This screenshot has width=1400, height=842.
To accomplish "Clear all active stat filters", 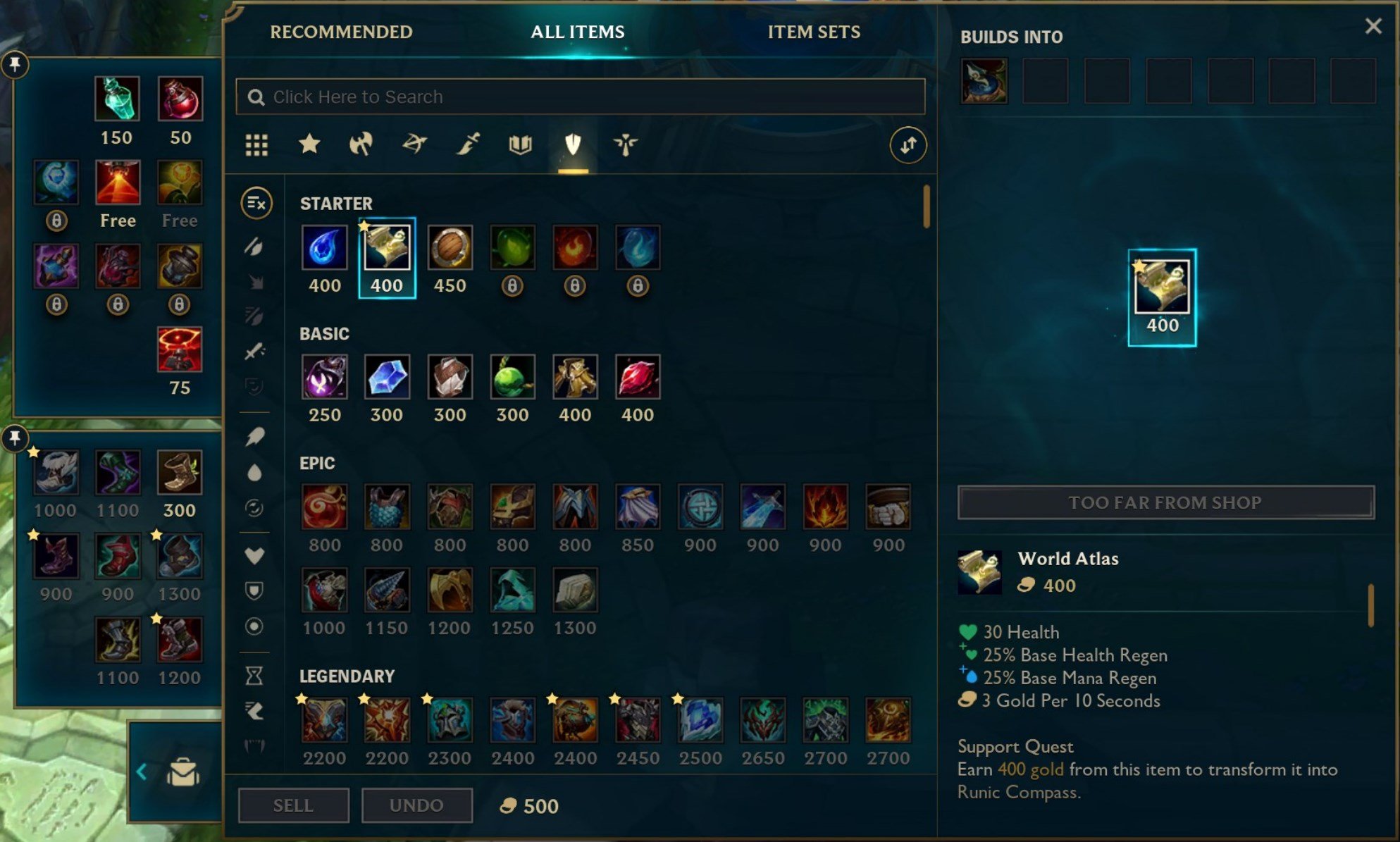I will coord(256,202).
